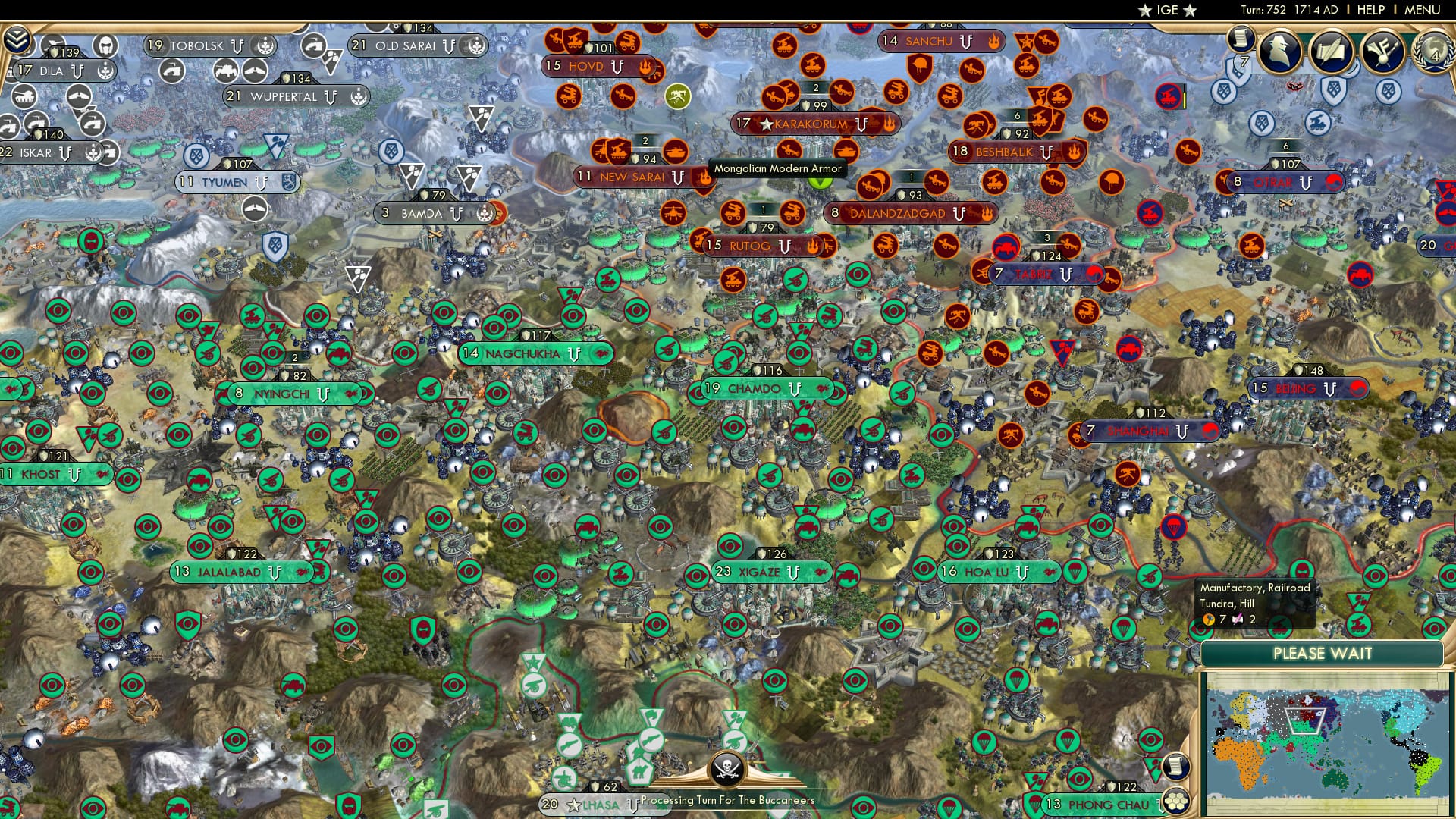Open HELP from the top bar
This screenshot has height=819, width=1456.
pos(1370,11)
